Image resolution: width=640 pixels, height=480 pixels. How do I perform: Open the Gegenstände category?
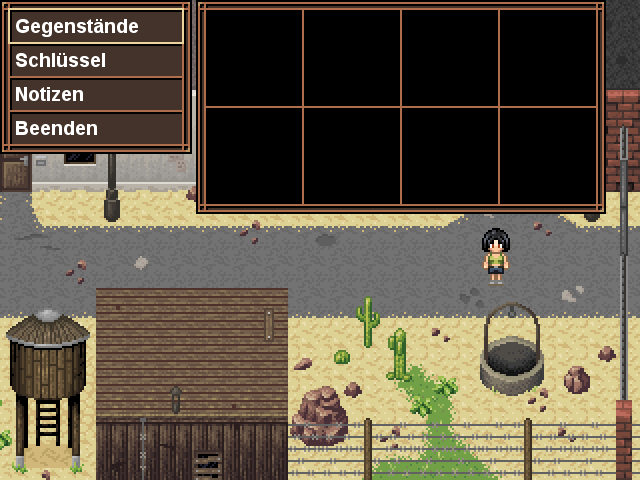96,26
